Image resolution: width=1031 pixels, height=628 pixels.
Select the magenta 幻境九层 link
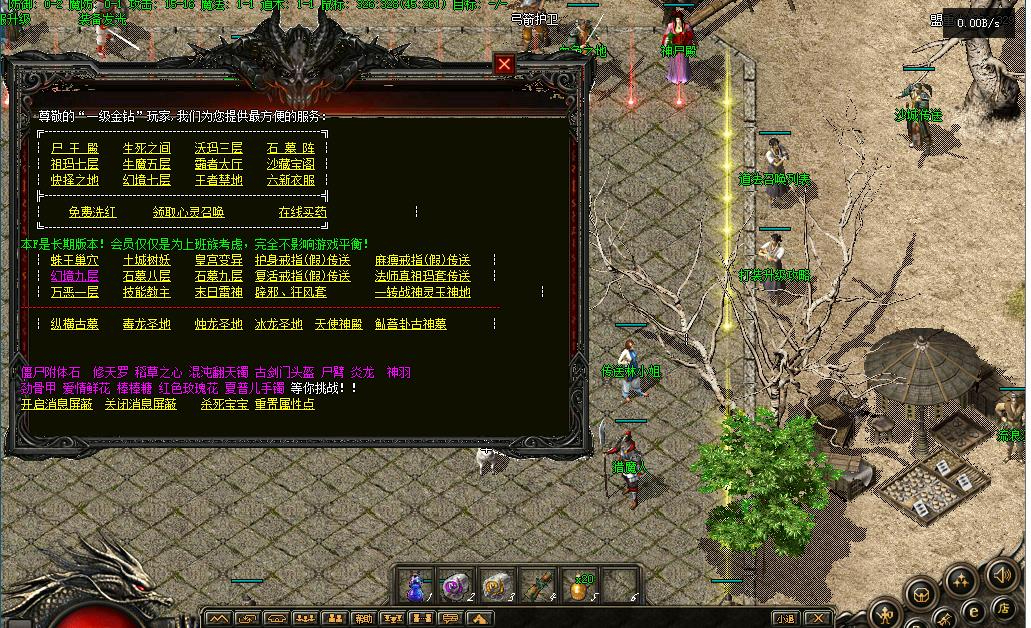tap(75, 276)
